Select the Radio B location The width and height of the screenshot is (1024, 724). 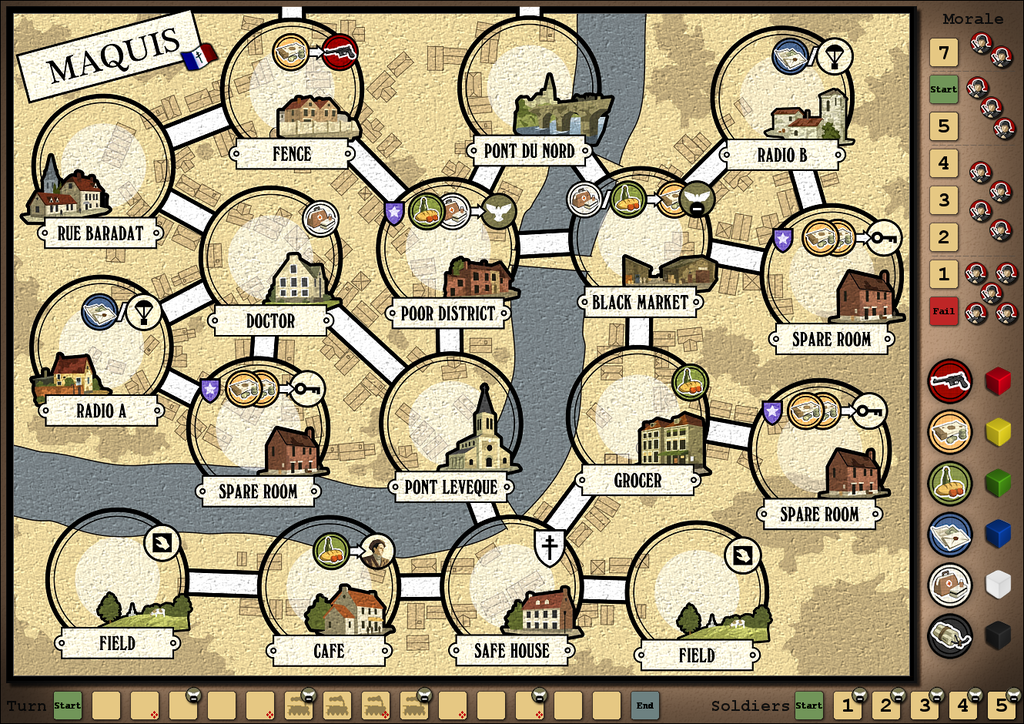coord(782,97)
